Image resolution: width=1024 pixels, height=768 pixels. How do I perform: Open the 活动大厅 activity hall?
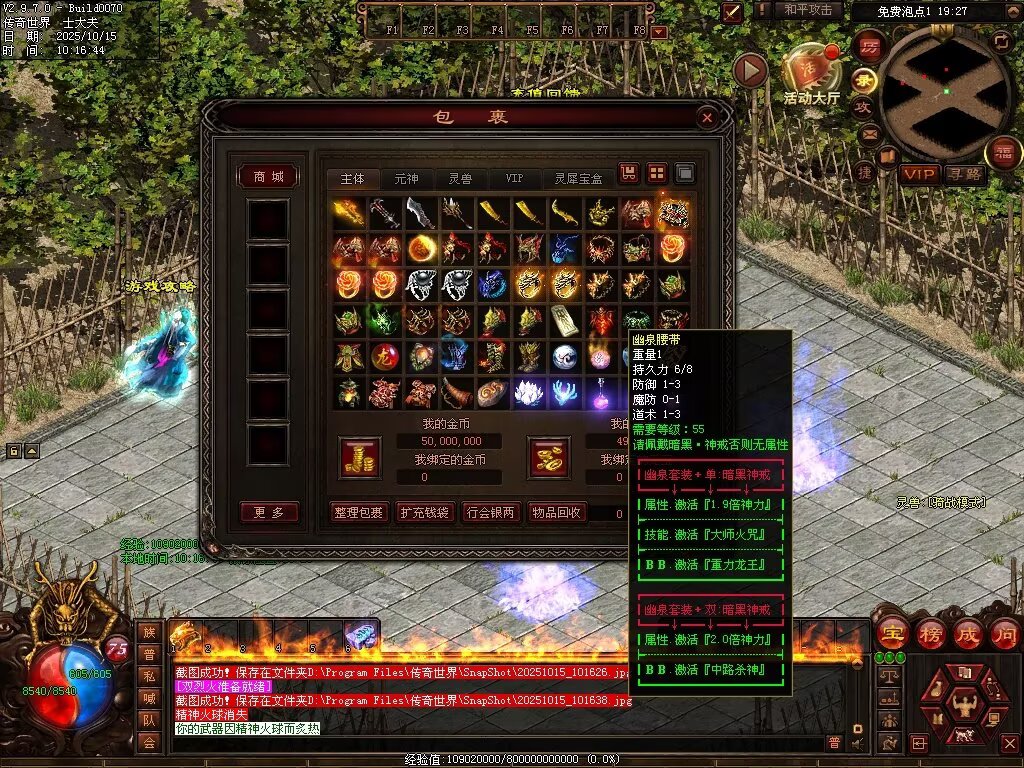811,75
